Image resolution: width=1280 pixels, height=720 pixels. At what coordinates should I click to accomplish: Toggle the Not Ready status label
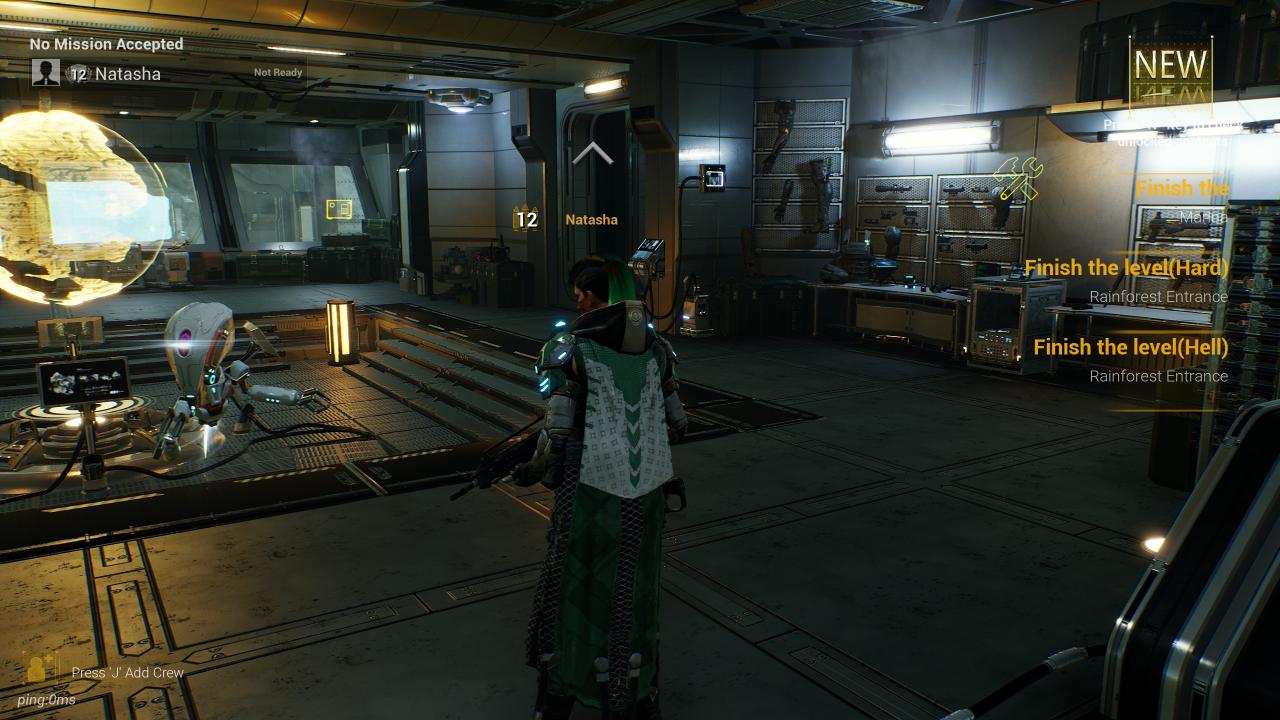coord(278,73)
